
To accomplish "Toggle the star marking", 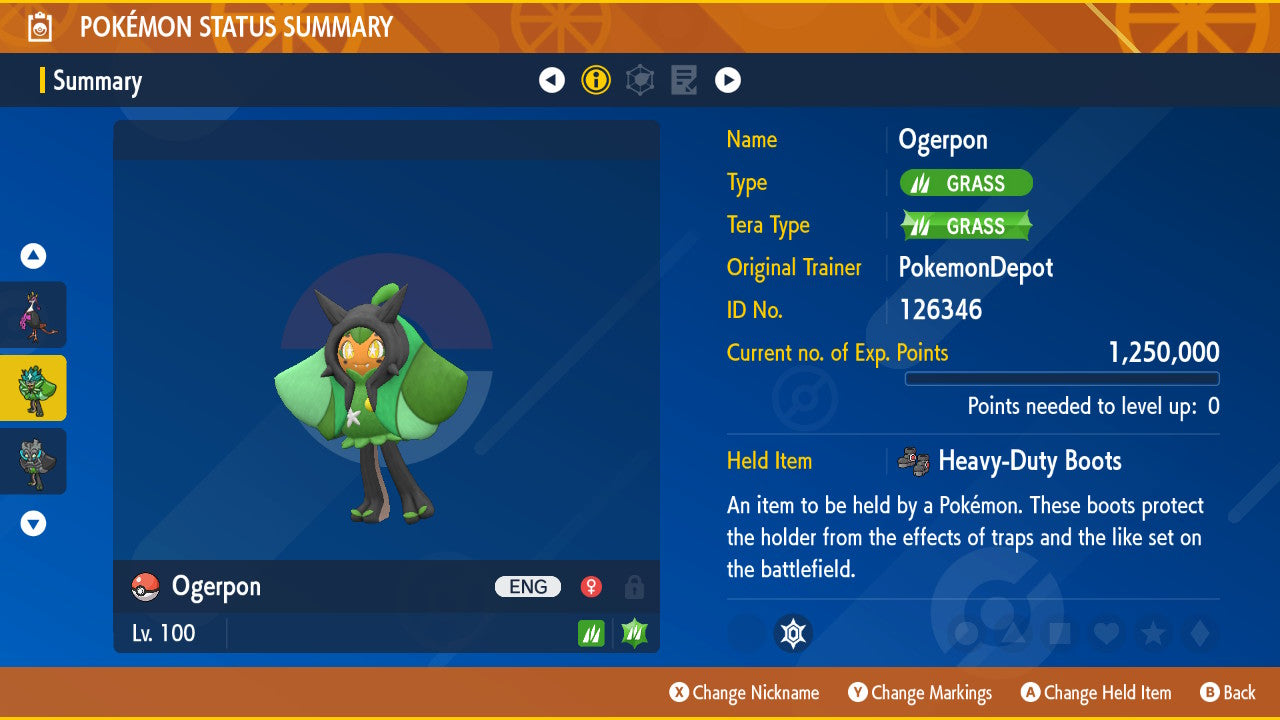I will (1152, 633).
